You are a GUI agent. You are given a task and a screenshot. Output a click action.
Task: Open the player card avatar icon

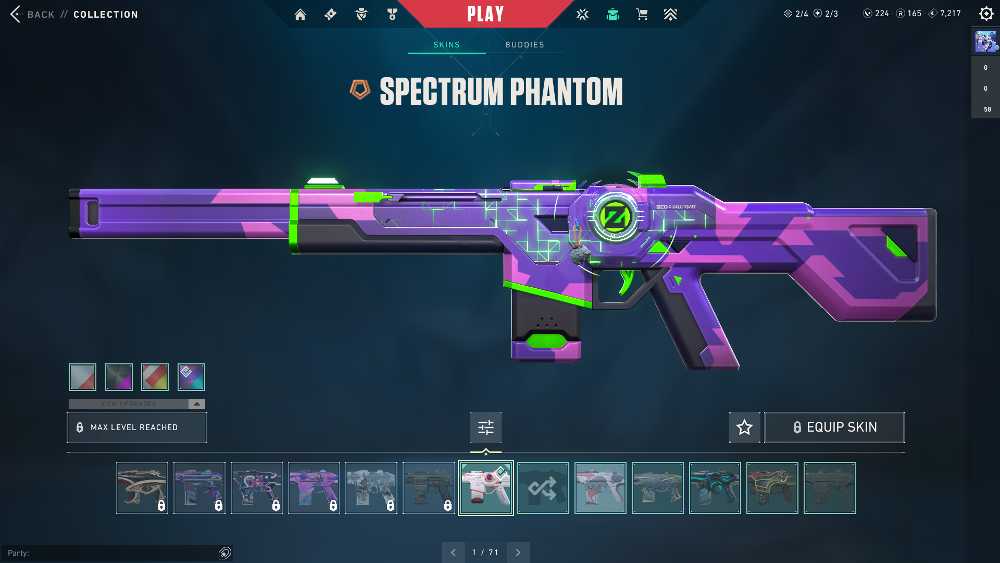985,42
